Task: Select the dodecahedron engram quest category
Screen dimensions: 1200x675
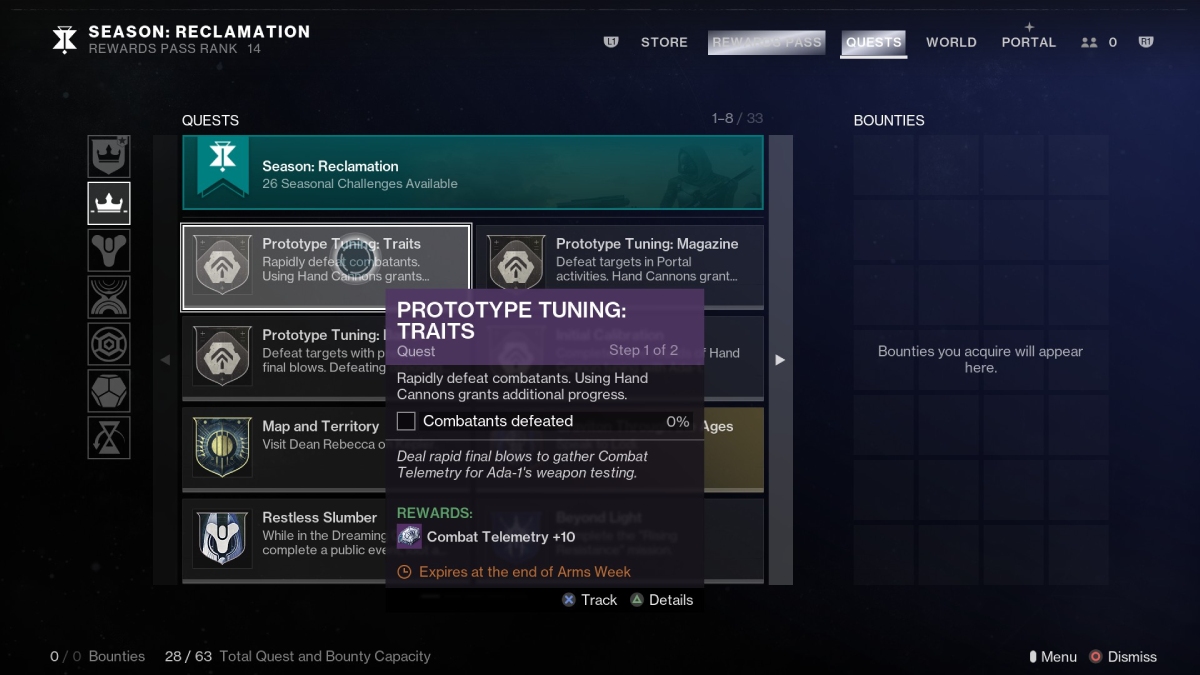Action: pyautogui.click(x=108, y=391)
